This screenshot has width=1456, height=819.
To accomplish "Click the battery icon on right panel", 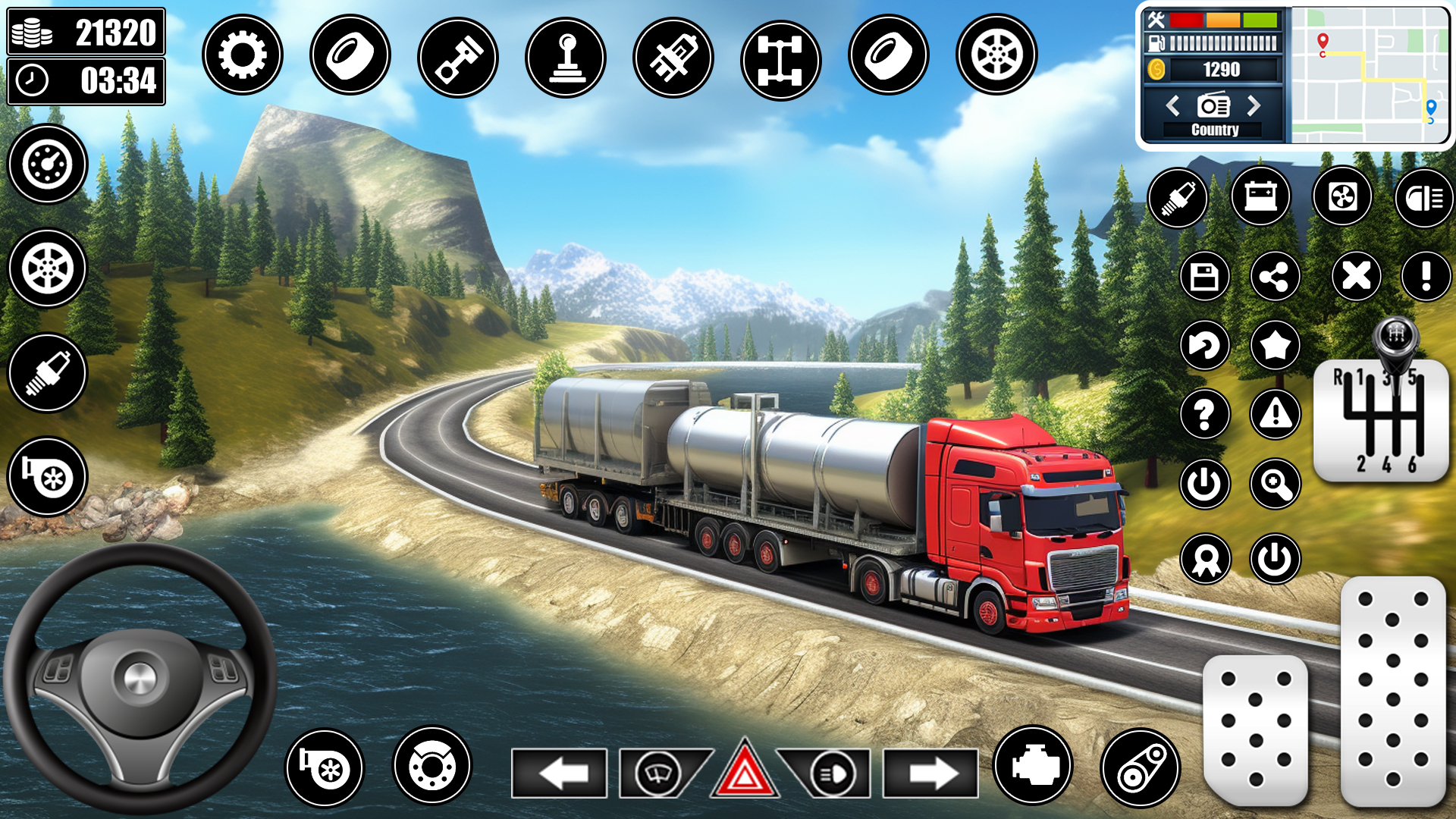I will [x=1261, y=197].
